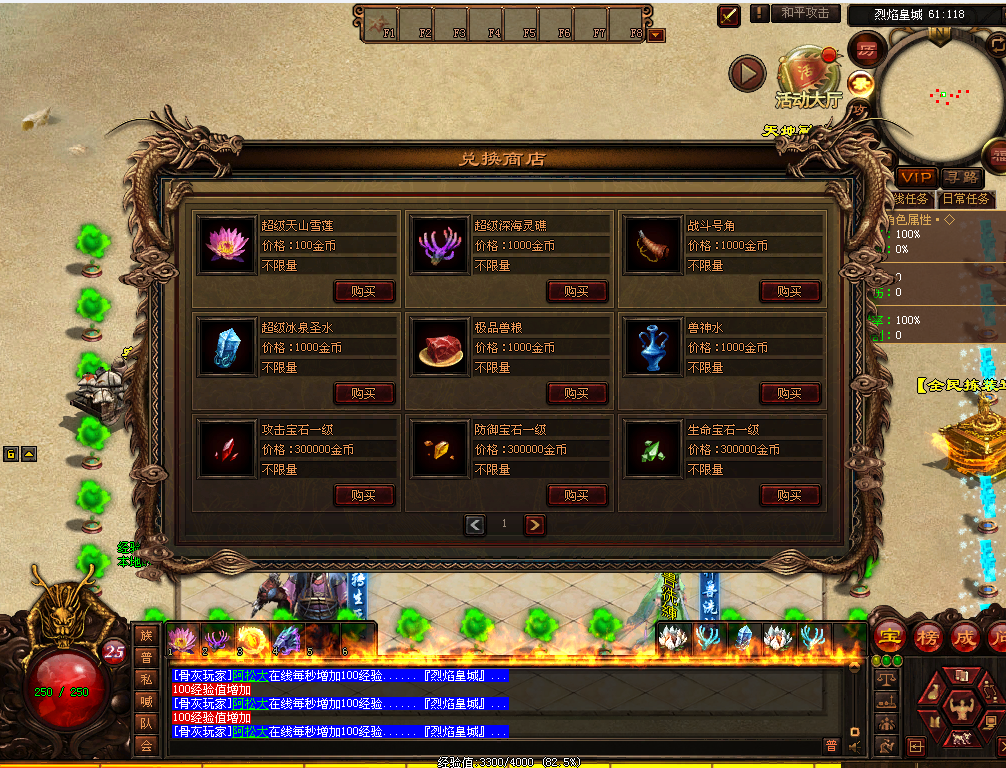Click 购买 for 兽神水 blue vase
Viewport: 1006px width, 768px height.
pyautogui.click(x=790, y=393)
